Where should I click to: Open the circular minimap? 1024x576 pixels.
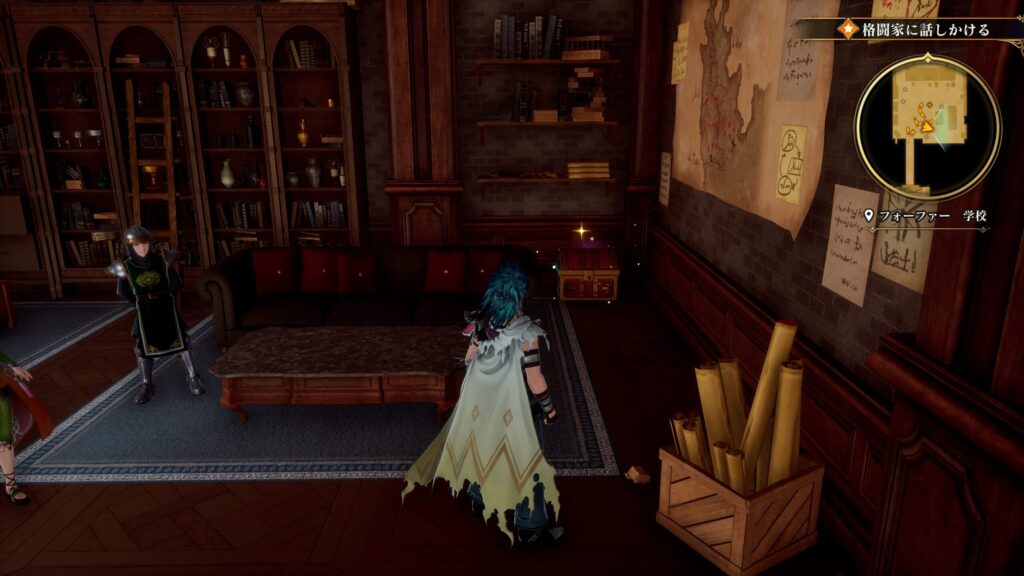tap(927, 126)
